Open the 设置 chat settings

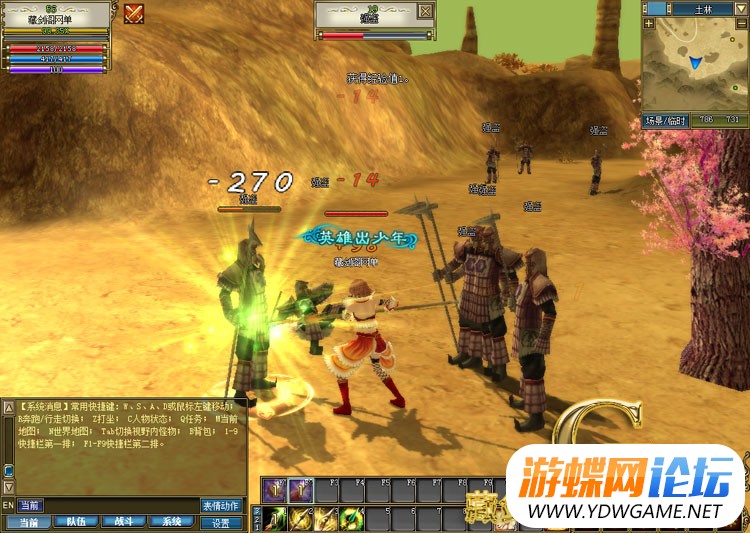pos(221,522)
